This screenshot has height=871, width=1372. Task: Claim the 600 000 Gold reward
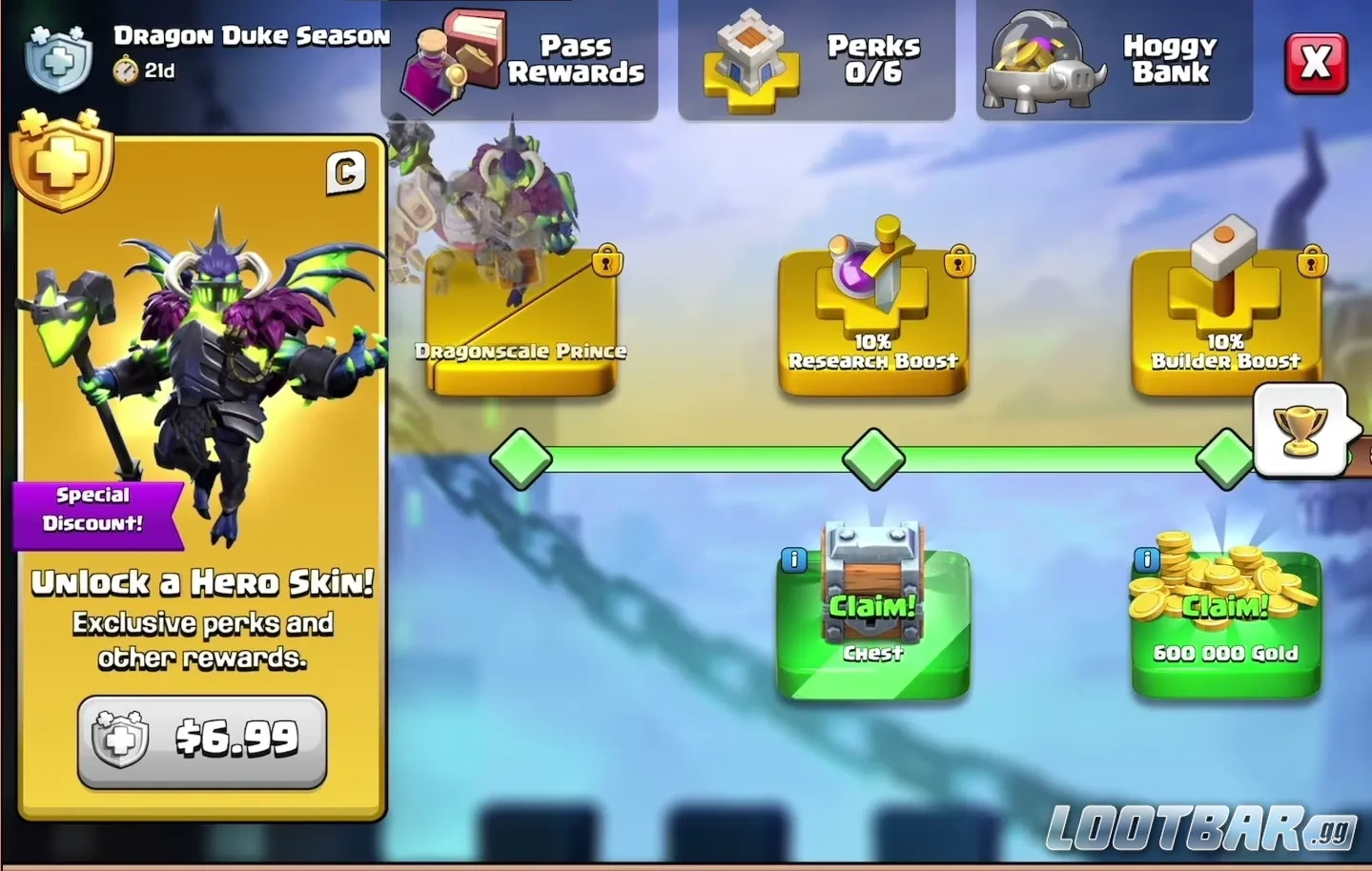[1223, 603]
